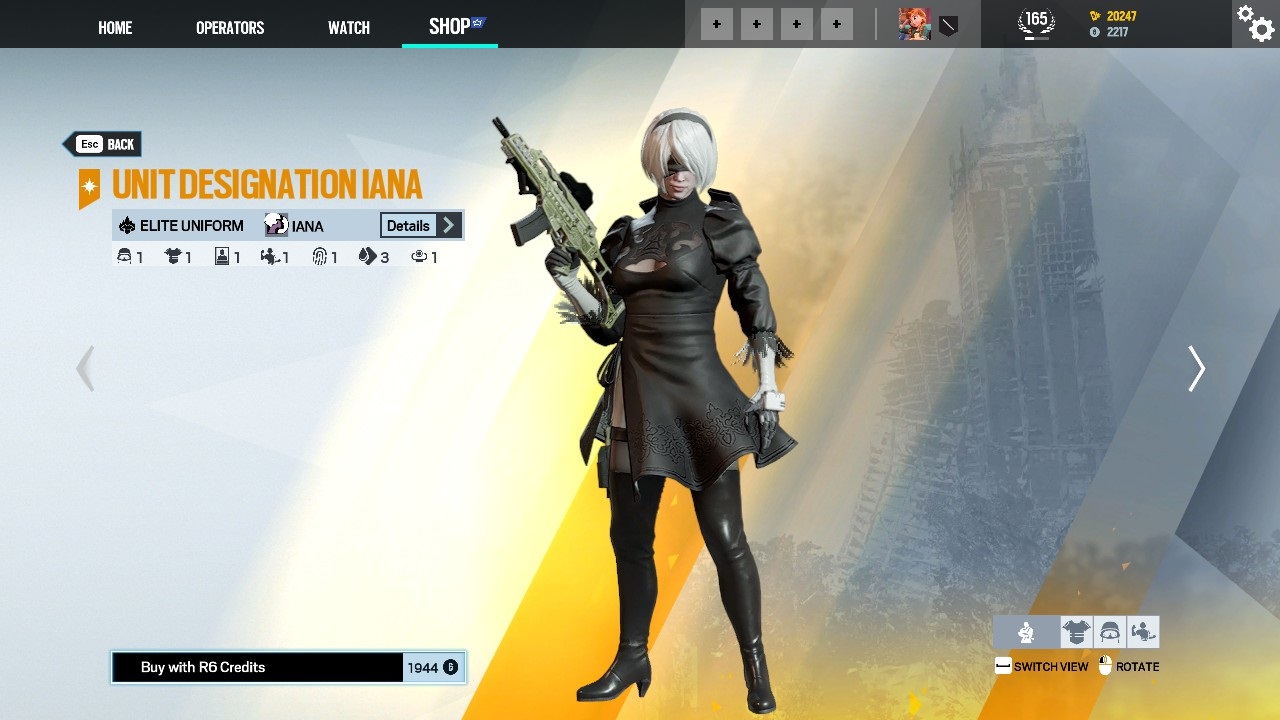Select the victory pose view icon
1280x720 pixels.
click(x=1142, y=631)
